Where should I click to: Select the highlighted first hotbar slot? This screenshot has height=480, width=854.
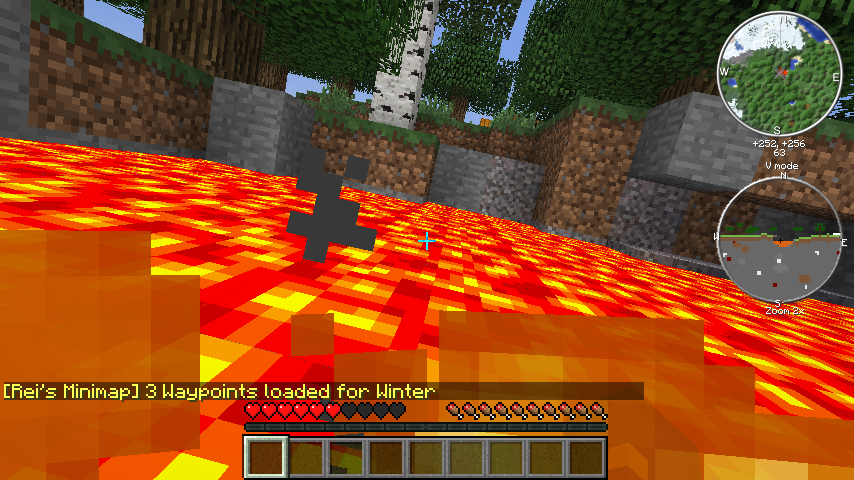[x=267, y=457]
